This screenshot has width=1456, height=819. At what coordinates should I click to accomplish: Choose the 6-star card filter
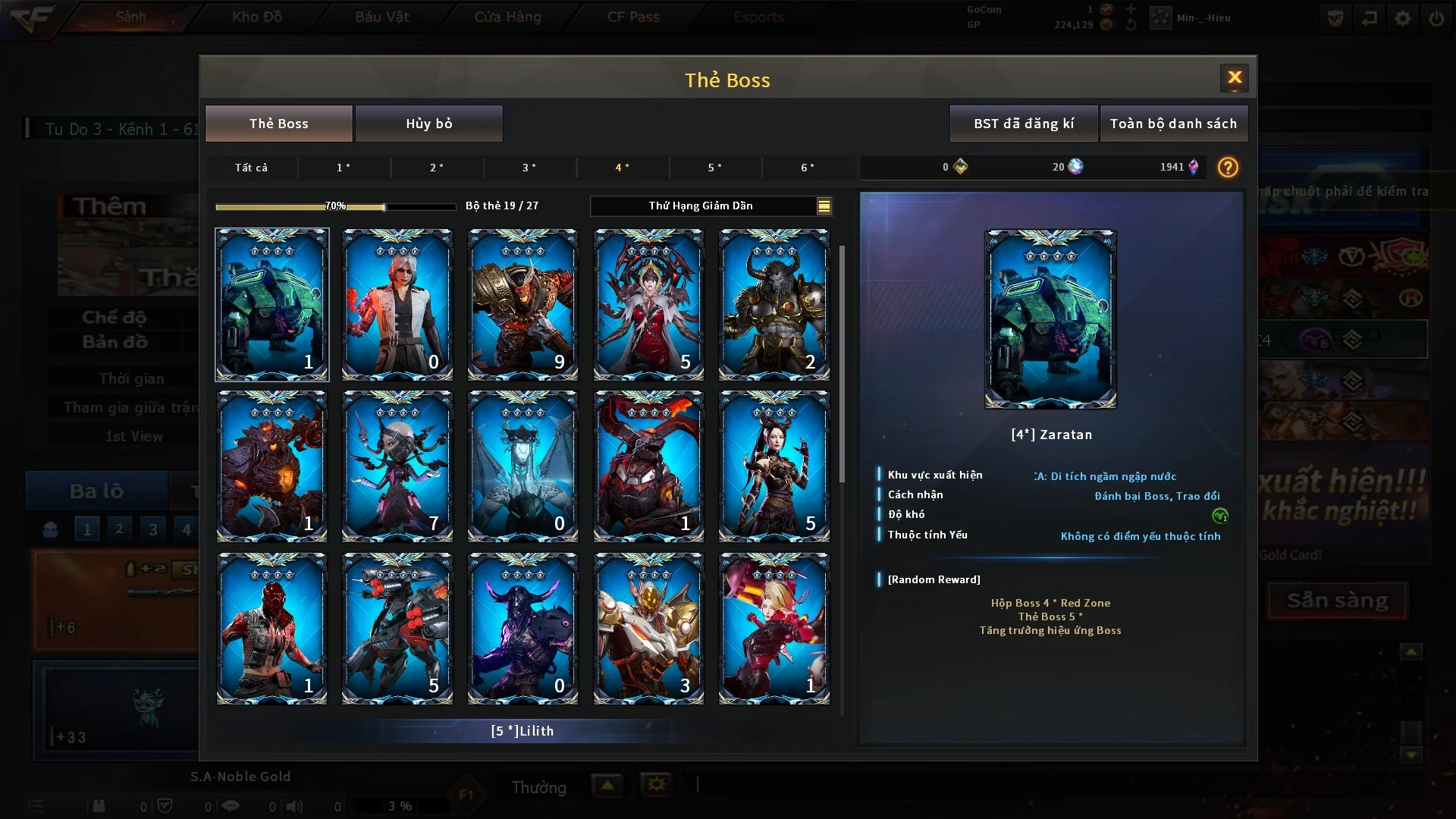(808, 168)
